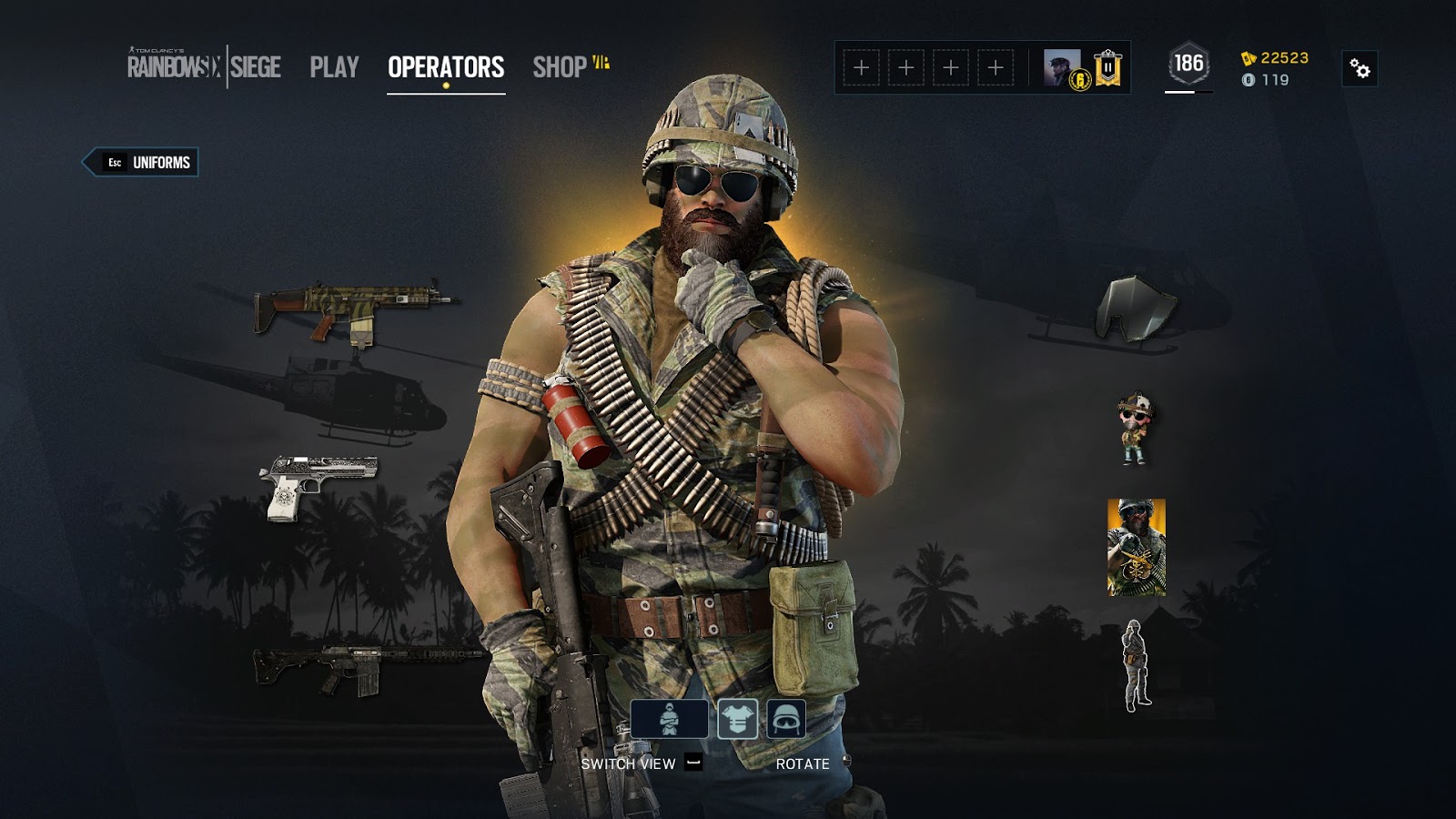The image size is (1456, 819).
Task: Open the settings gear icon
Action: [1360, 68]
